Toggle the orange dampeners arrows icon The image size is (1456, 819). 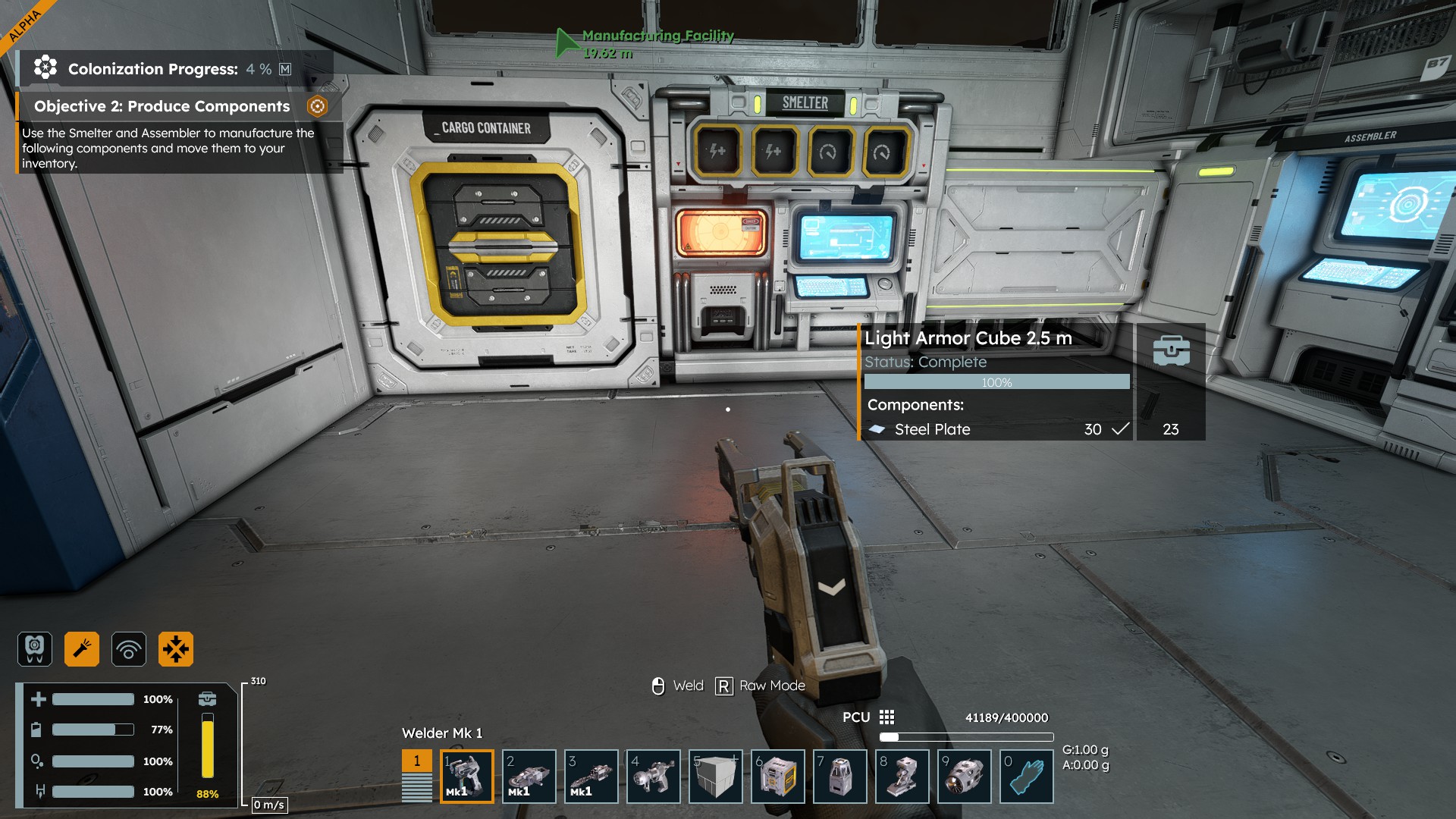coord(176,649)
